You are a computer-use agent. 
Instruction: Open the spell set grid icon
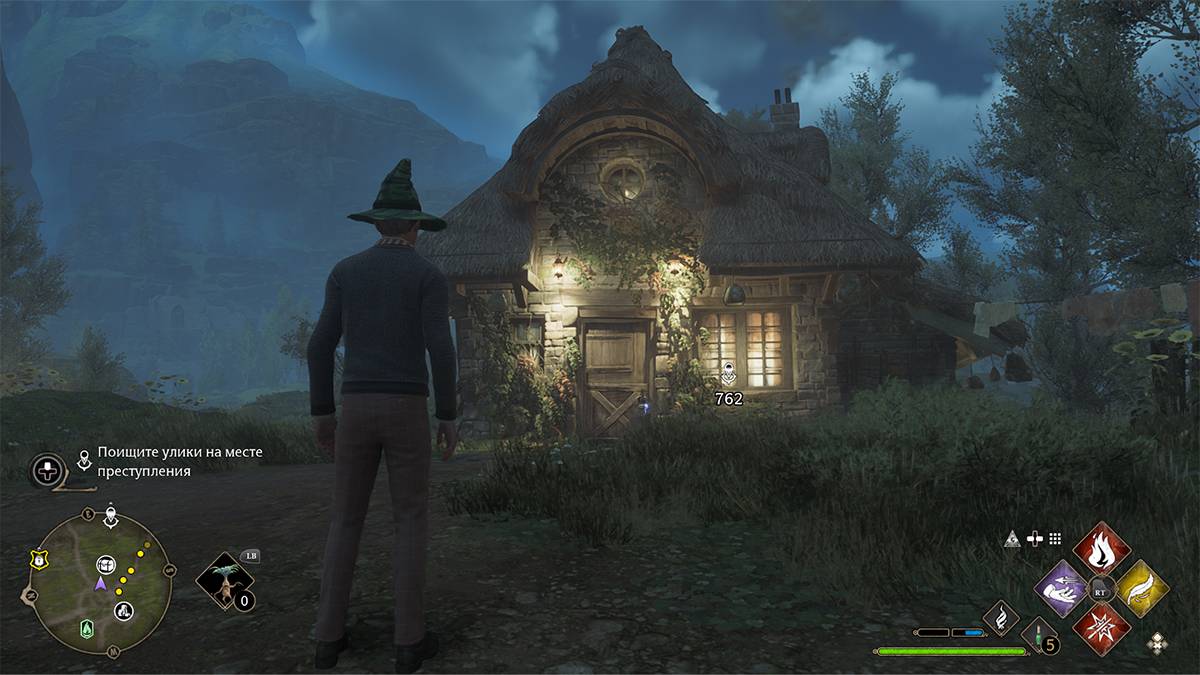pos(1054,539)
